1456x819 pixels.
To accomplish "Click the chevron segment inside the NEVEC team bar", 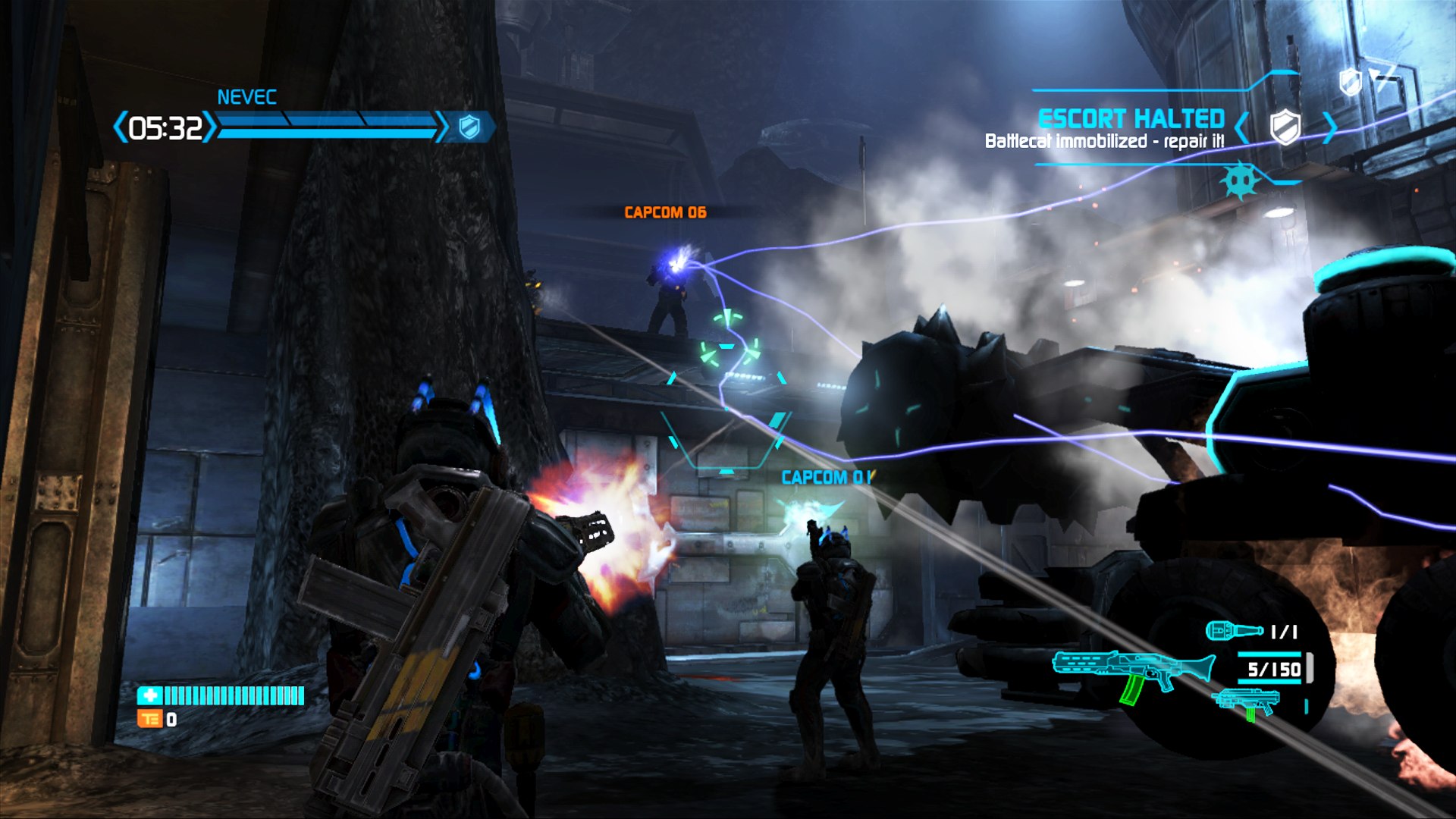I will (x=287, y=121).
